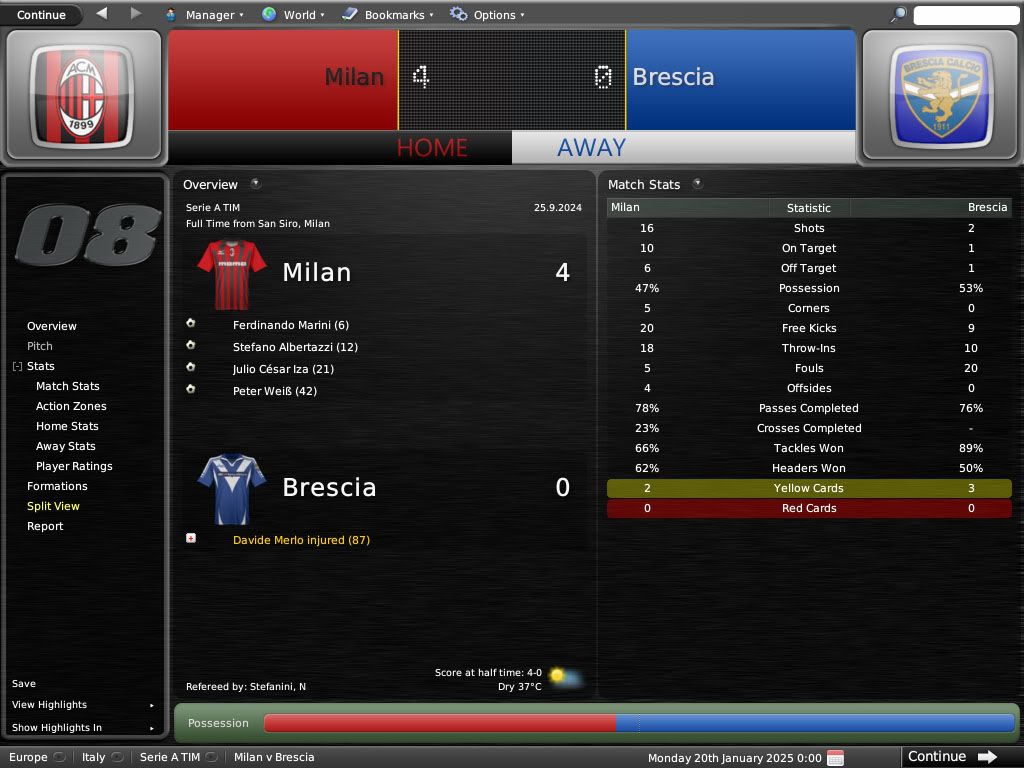Open the Bookmarks menu
1024x768 pixels.
coord(388,15)
